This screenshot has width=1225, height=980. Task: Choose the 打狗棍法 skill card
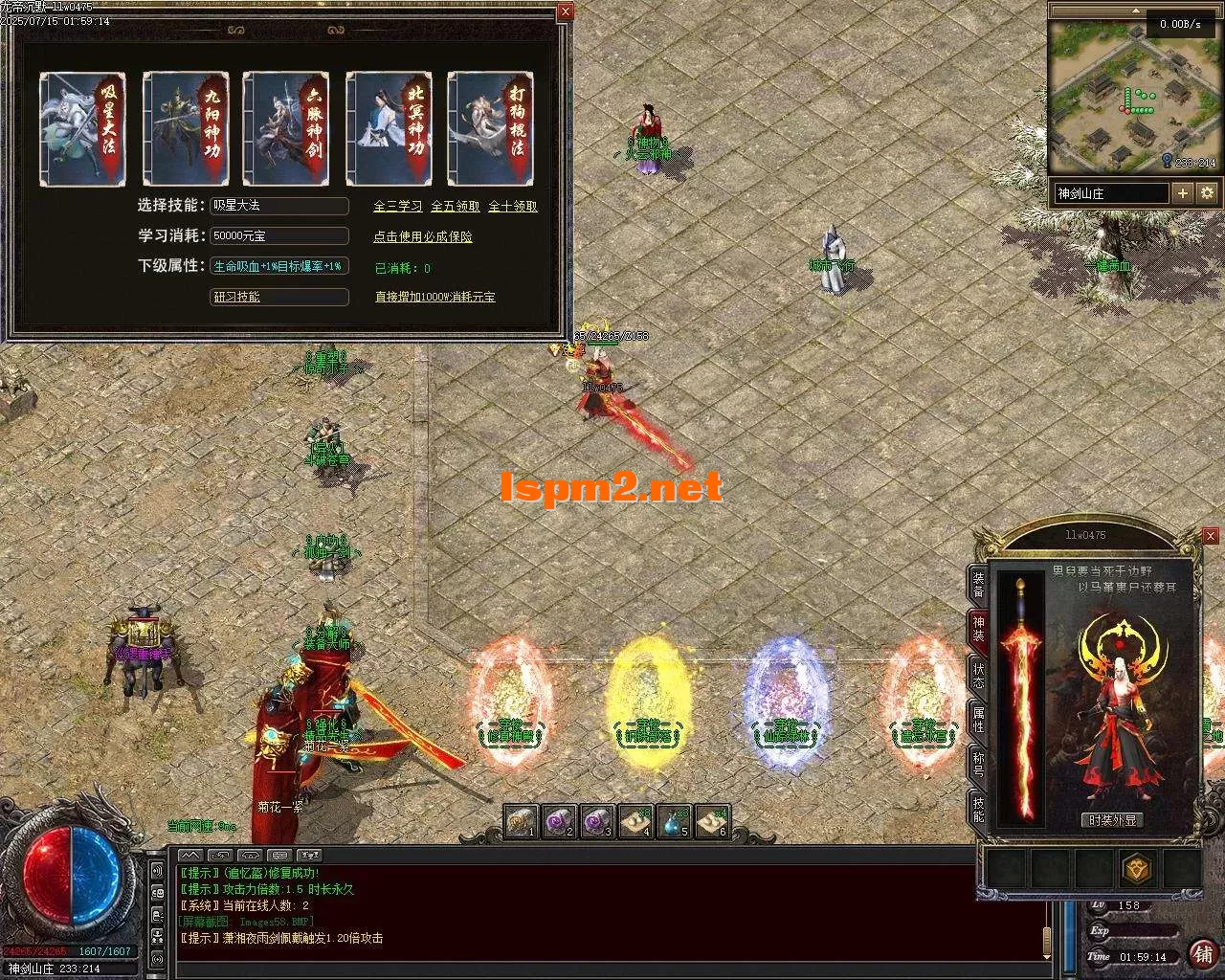[490, 129]
